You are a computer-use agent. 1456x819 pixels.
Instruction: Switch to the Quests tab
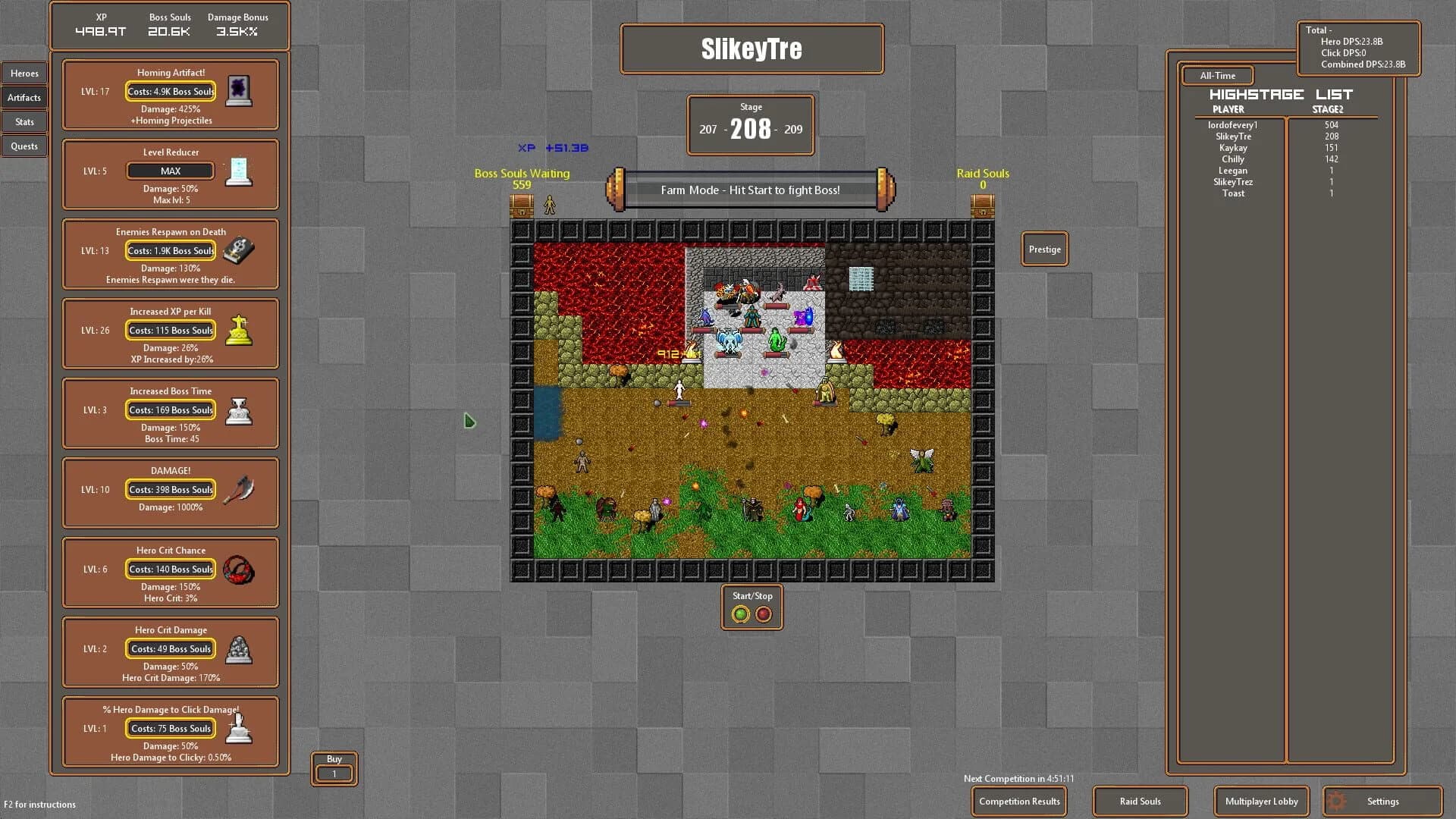point(24,146)
